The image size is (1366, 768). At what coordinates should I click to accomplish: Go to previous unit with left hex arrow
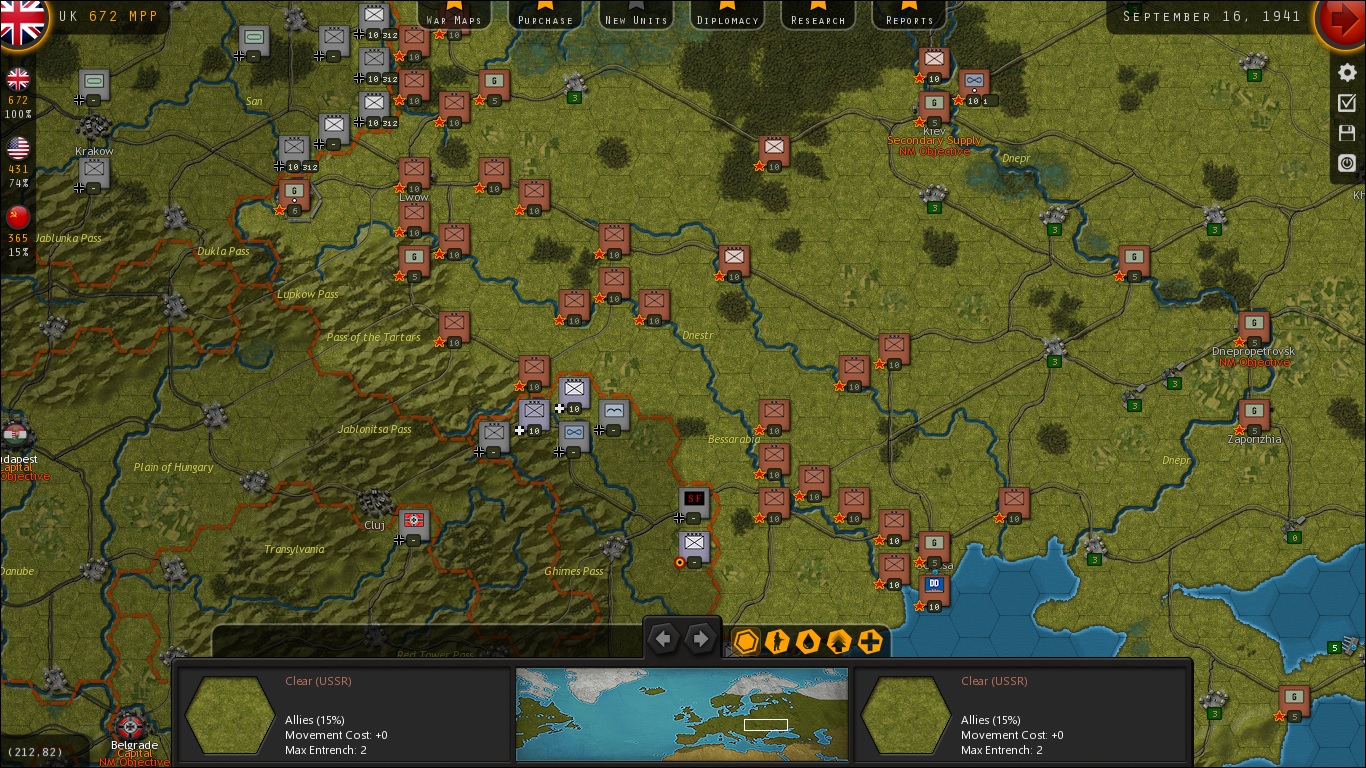tap(664, 637)
